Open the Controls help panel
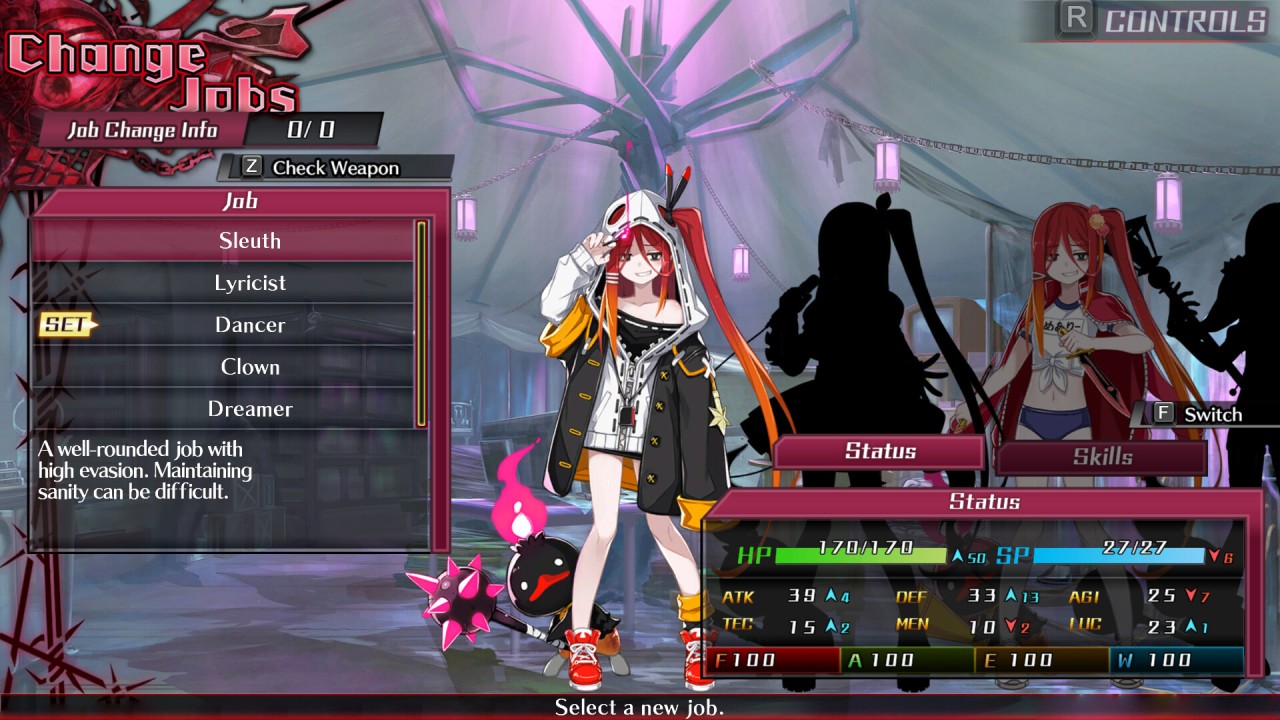The width and height of the screenshot is (1280, 720). (x=1166, y=21)
